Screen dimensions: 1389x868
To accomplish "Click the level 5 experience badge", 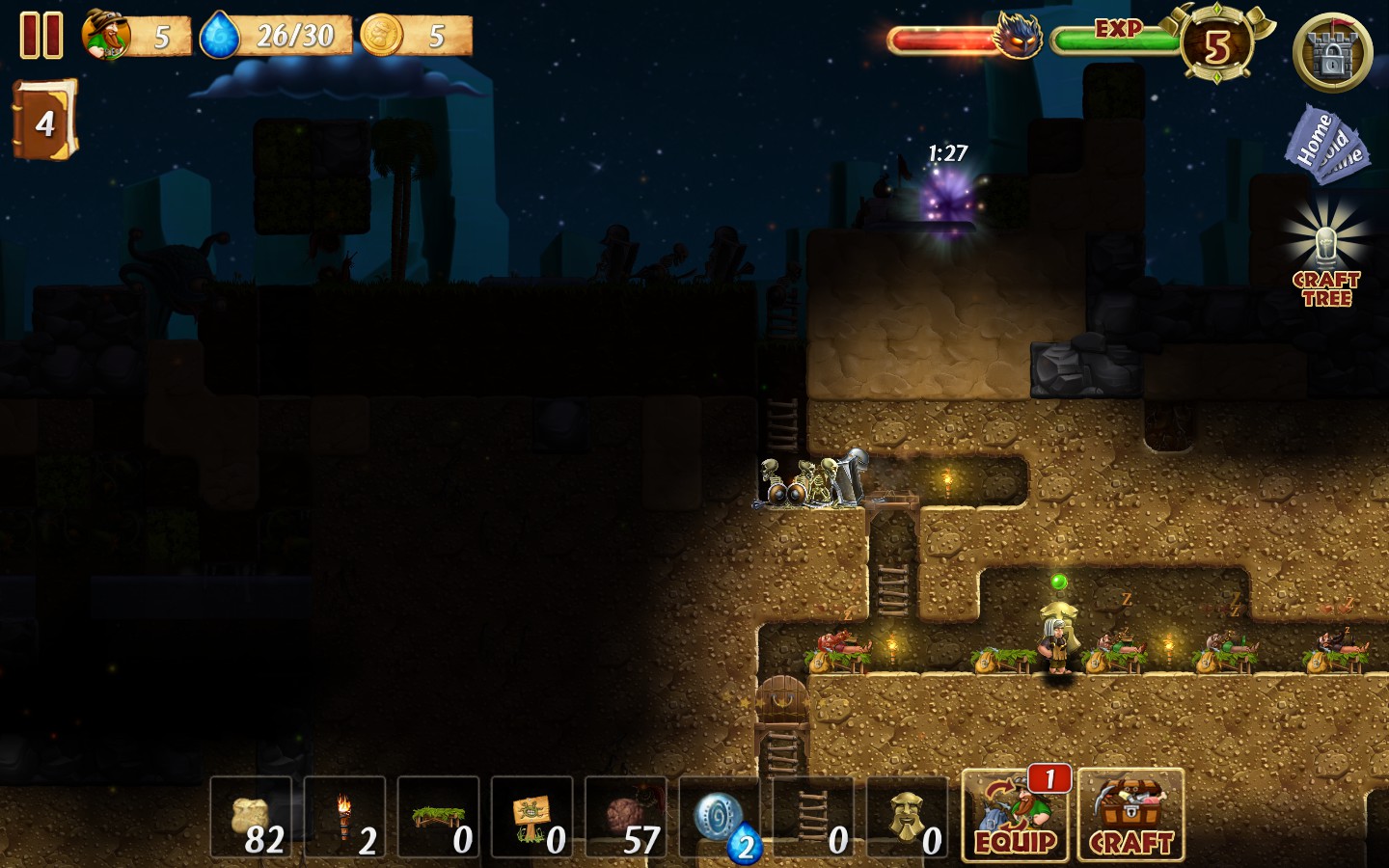I will point(1217,45).
